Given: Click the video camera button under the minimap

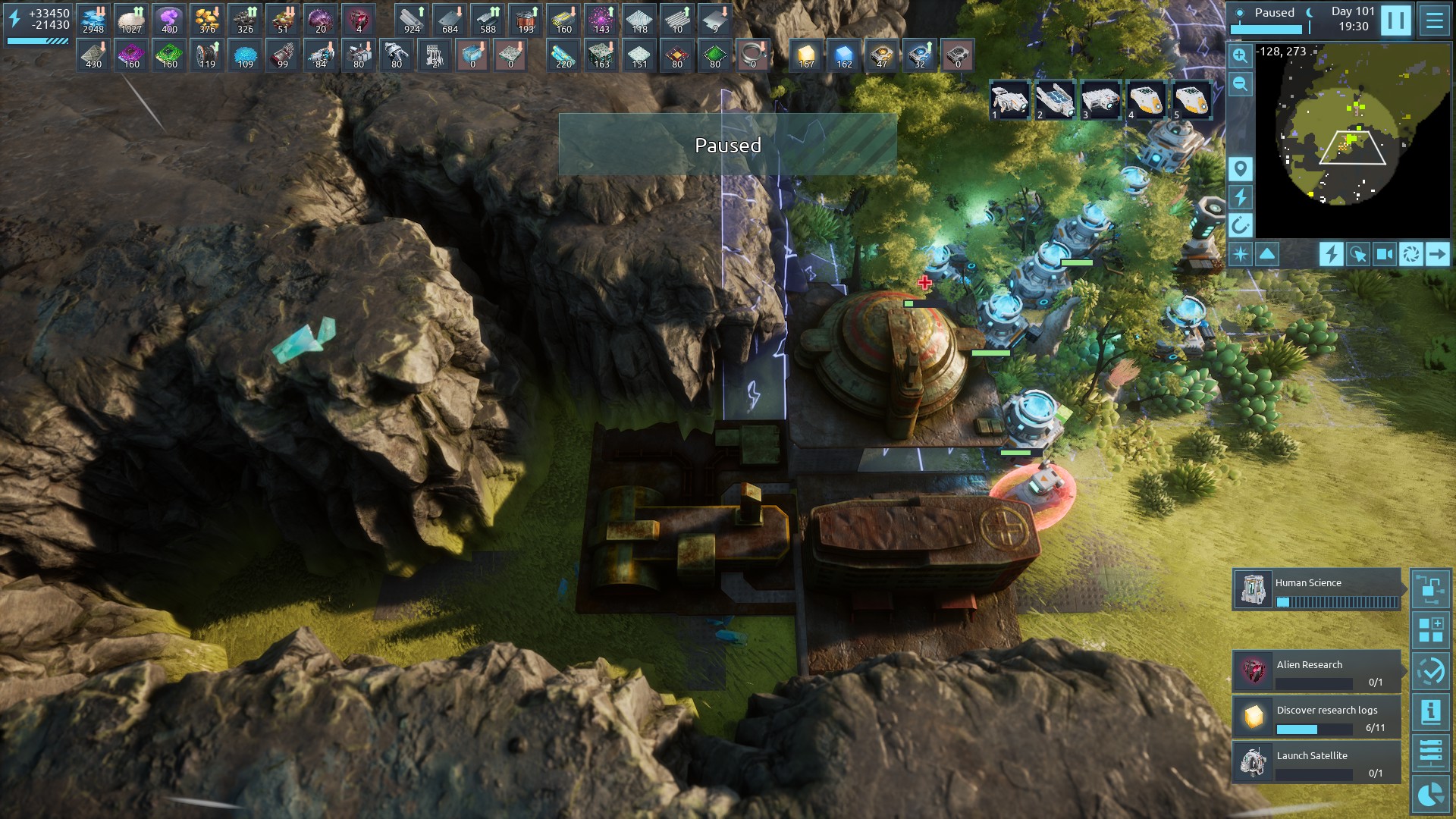Looking at the screenshot, I should pos(1384,254).
